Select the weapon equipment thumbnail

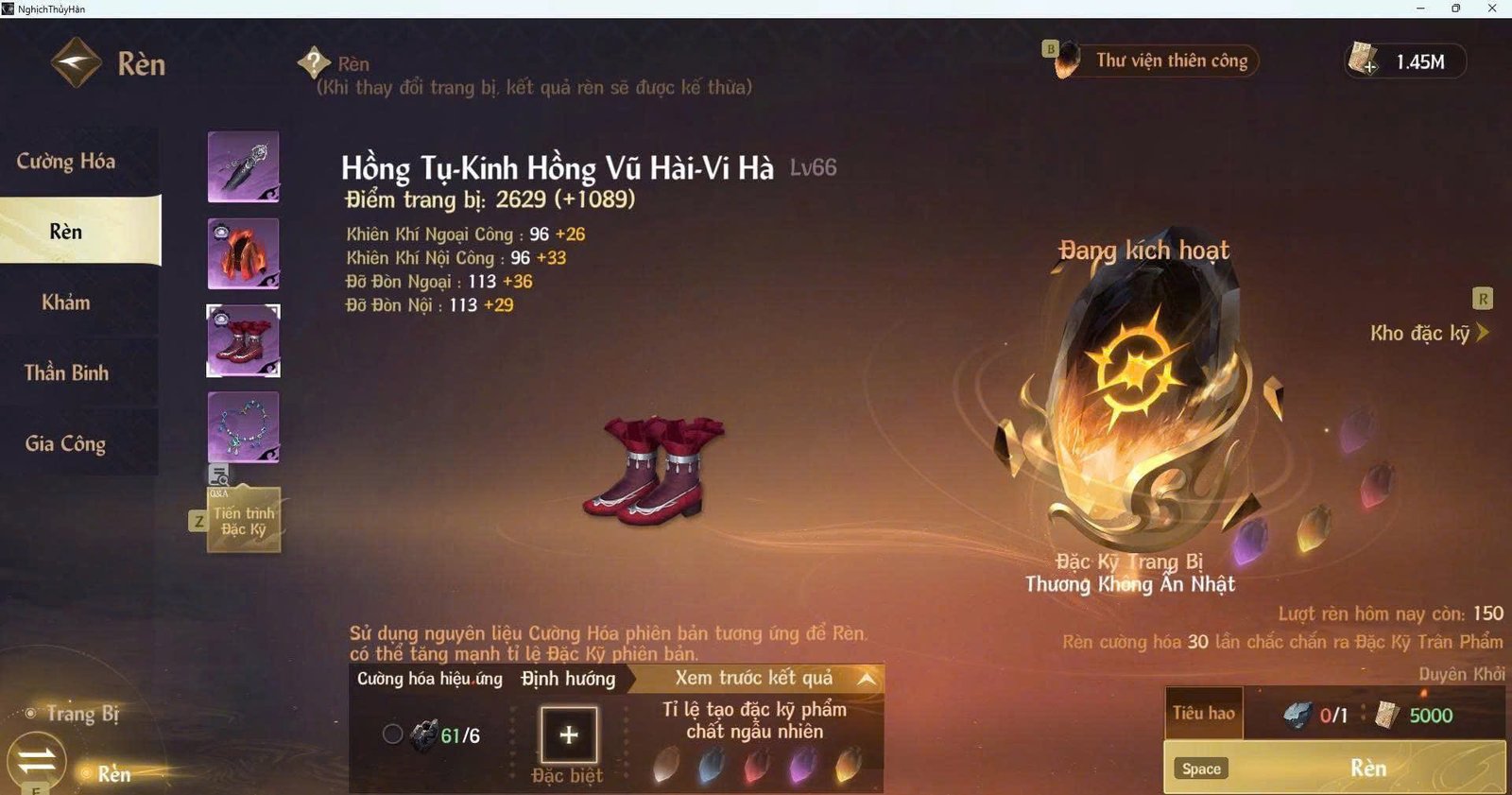click(244, 167)
